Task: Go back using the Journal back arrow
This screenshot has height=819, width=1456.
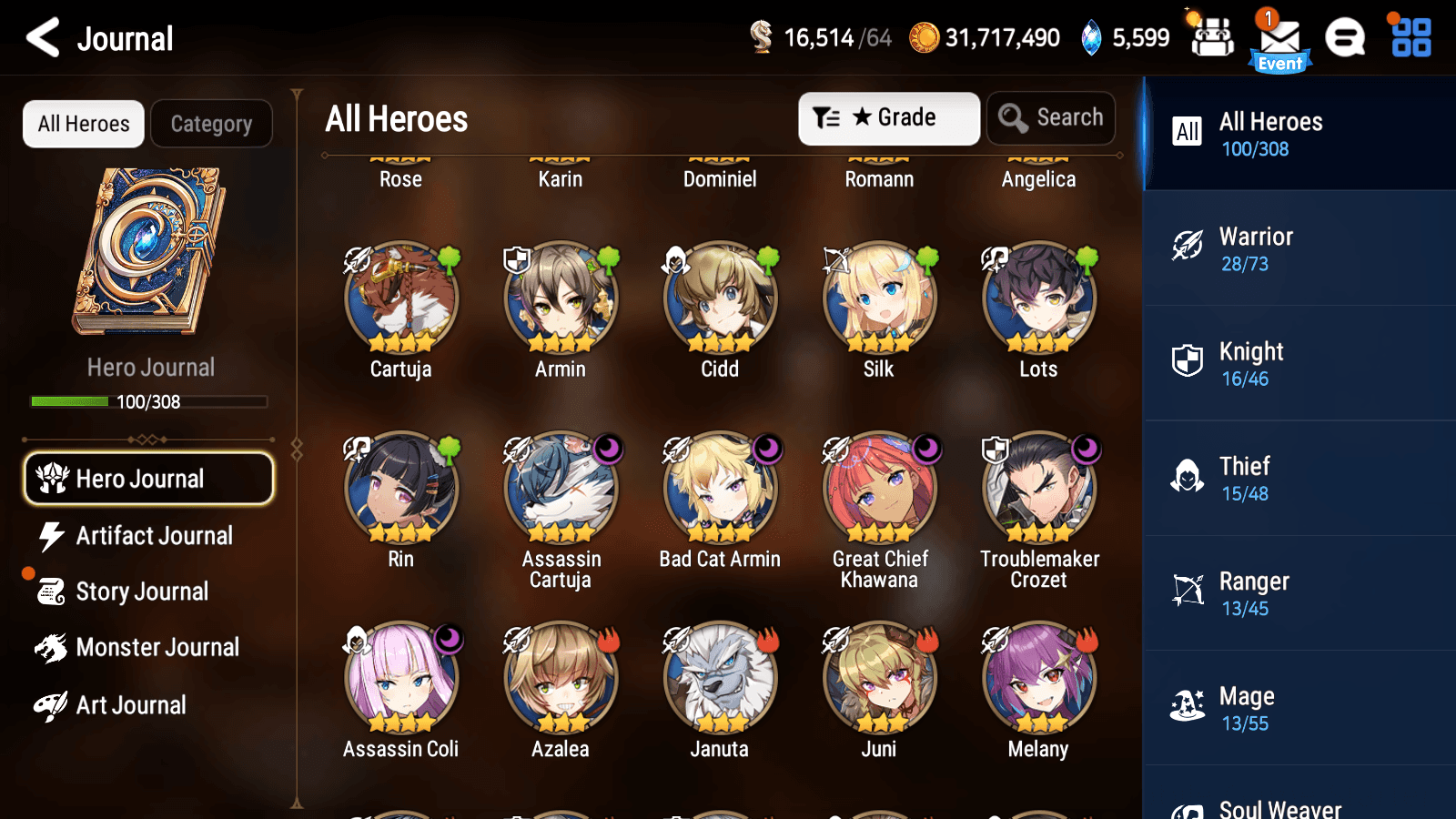Action: [x=41, y=38]
